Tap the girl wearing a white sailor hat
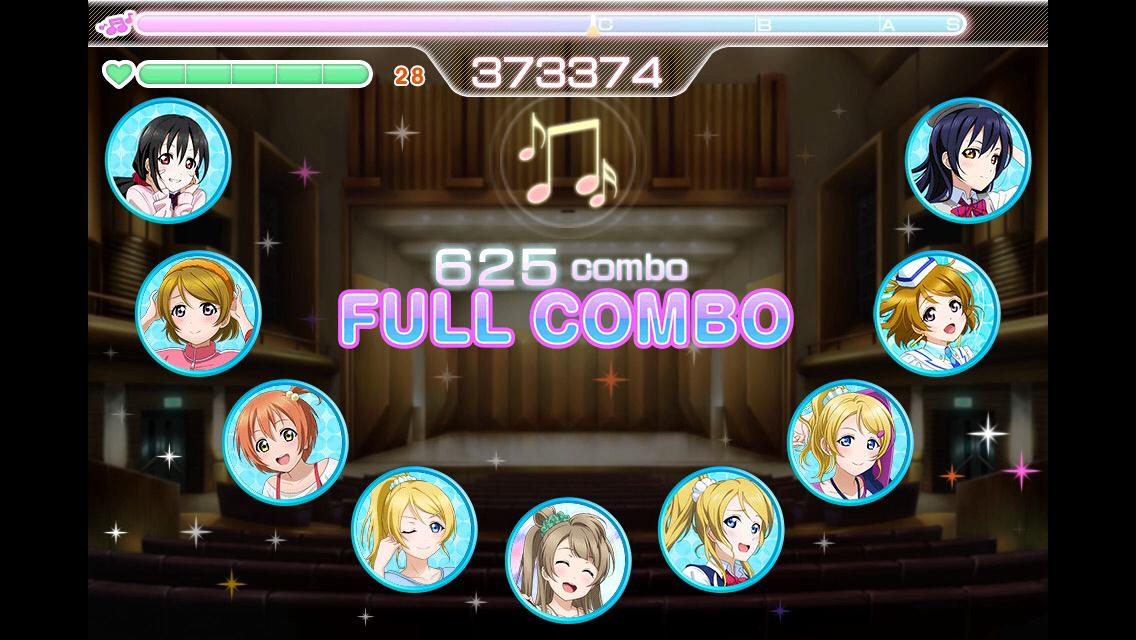This screenshot has height=640, width=1136. [x=937, y=313]
